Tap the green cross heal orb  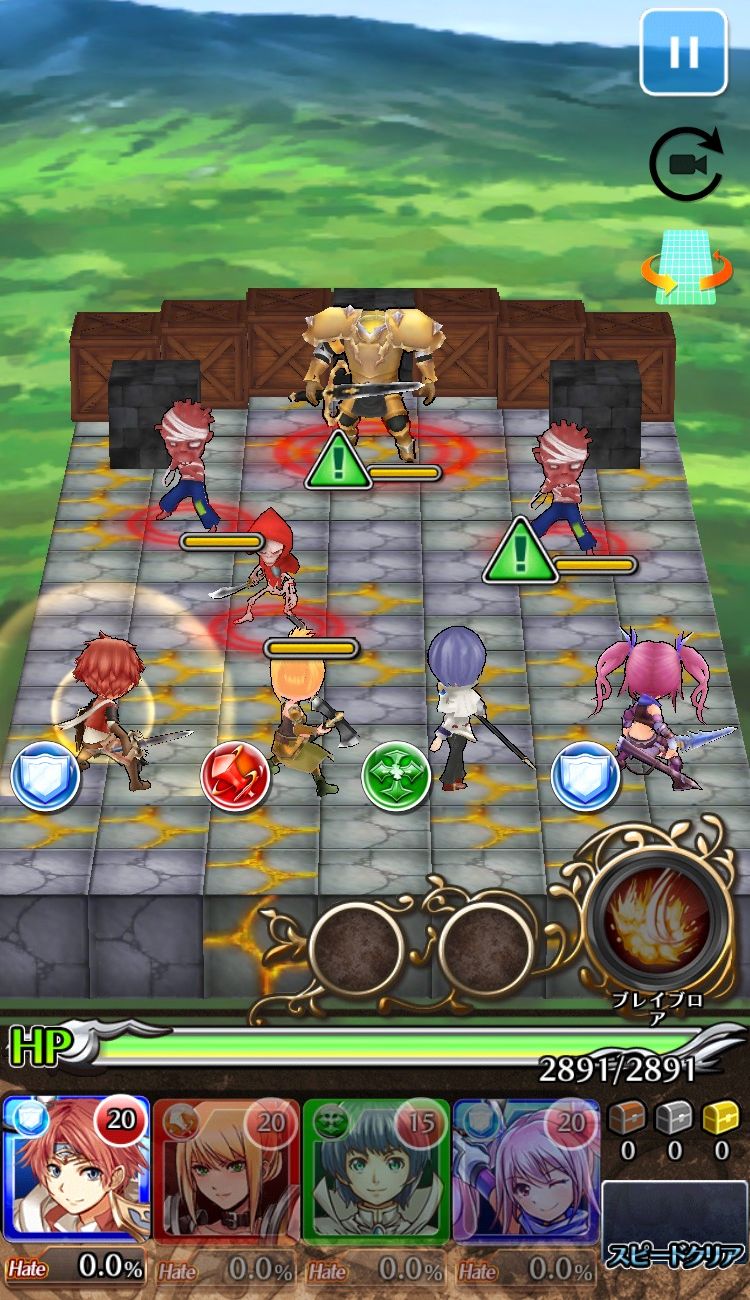[396, 775]
